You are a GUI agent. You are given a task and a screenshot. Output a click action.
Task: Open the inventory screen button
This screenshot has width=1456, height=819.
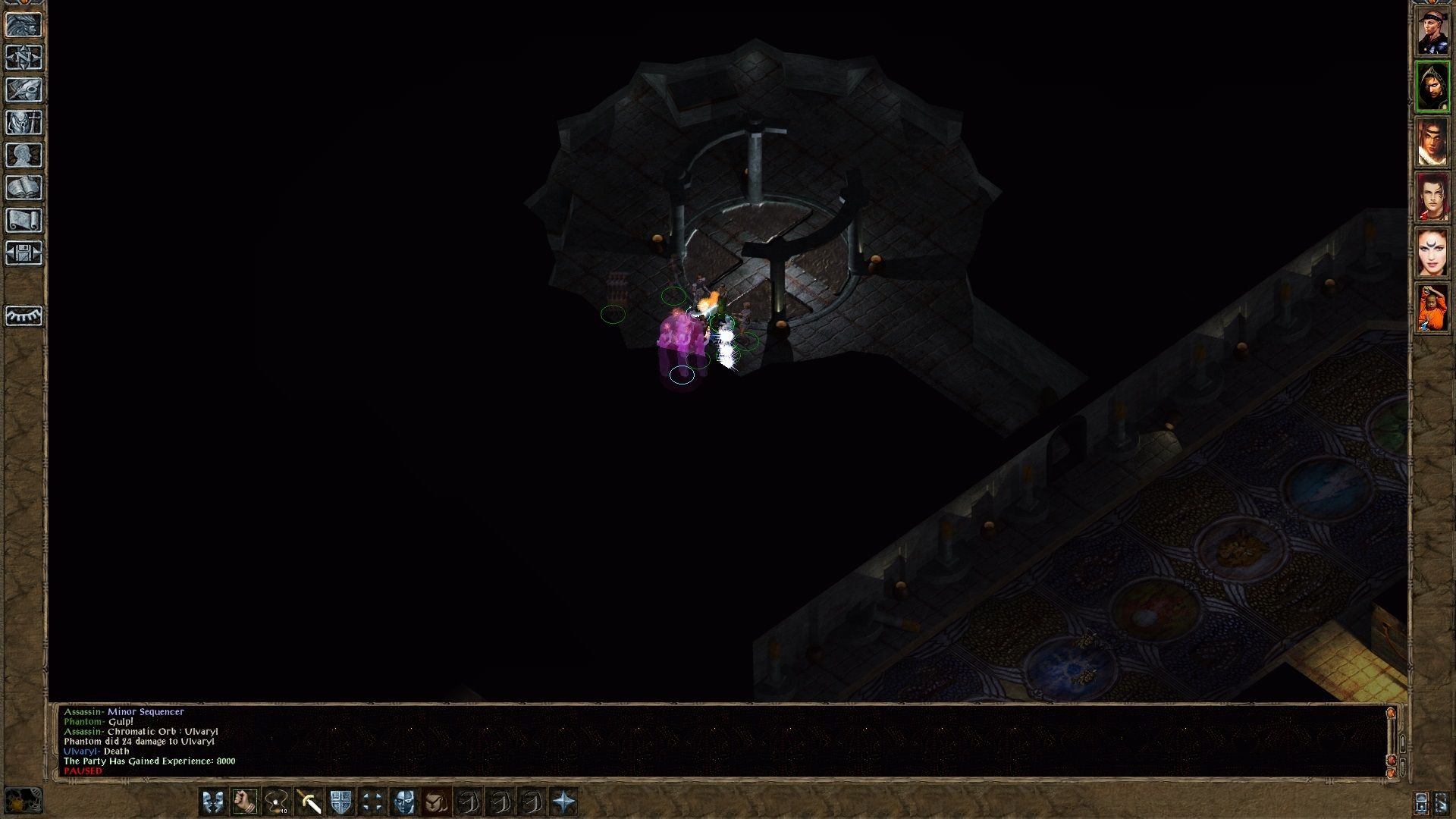pyautogui.click(x=24, y=123)
